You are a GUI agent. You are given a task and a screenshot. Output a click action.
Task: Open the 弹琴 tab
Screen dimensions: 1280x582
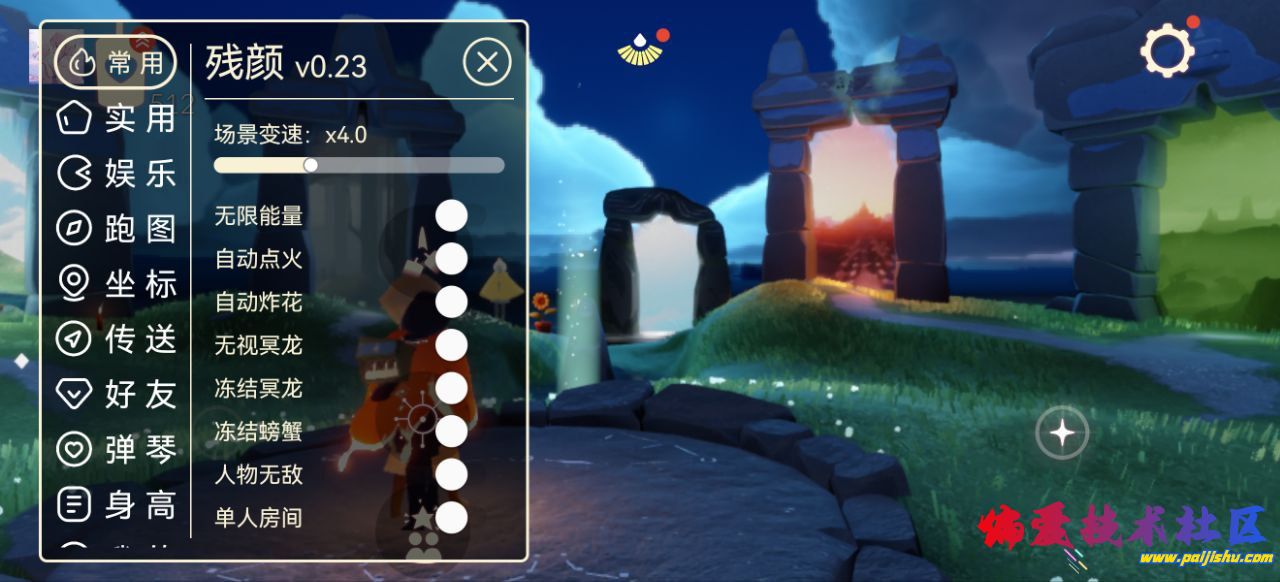click(x=116, y=450)
